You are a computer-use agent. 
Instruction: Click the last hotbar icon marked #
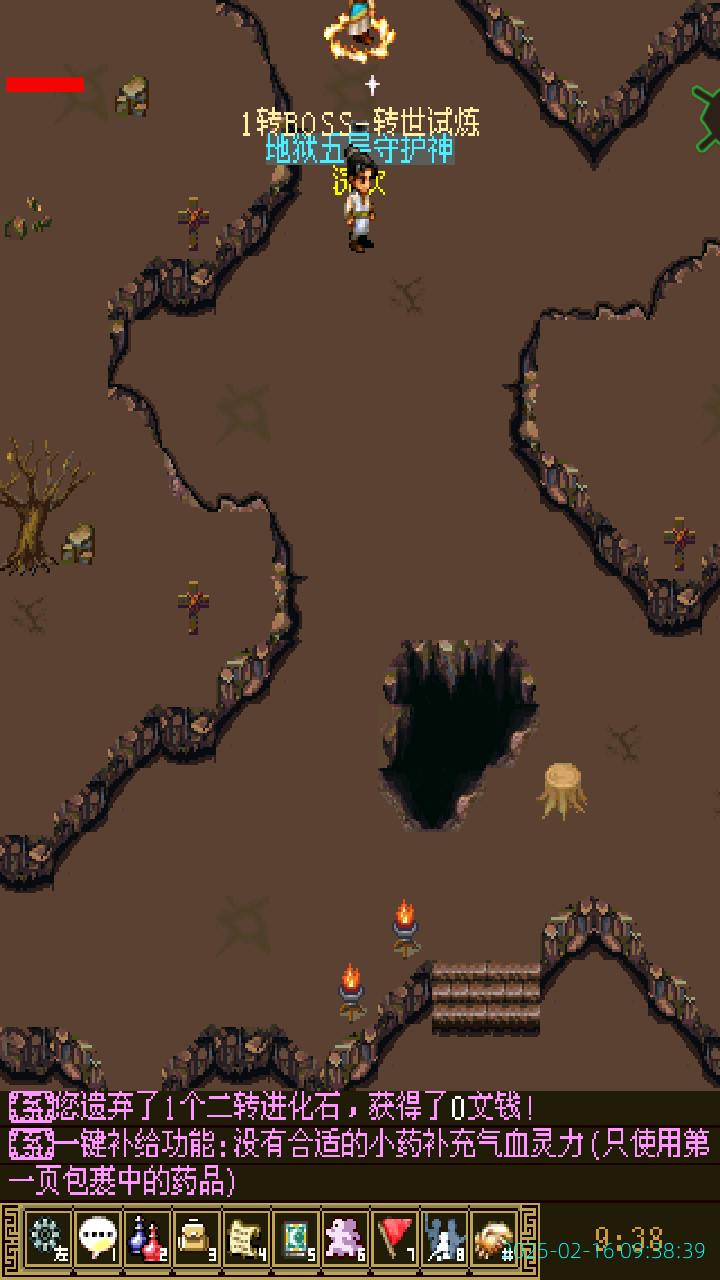pyautogui.click(x=494, y=1238)
